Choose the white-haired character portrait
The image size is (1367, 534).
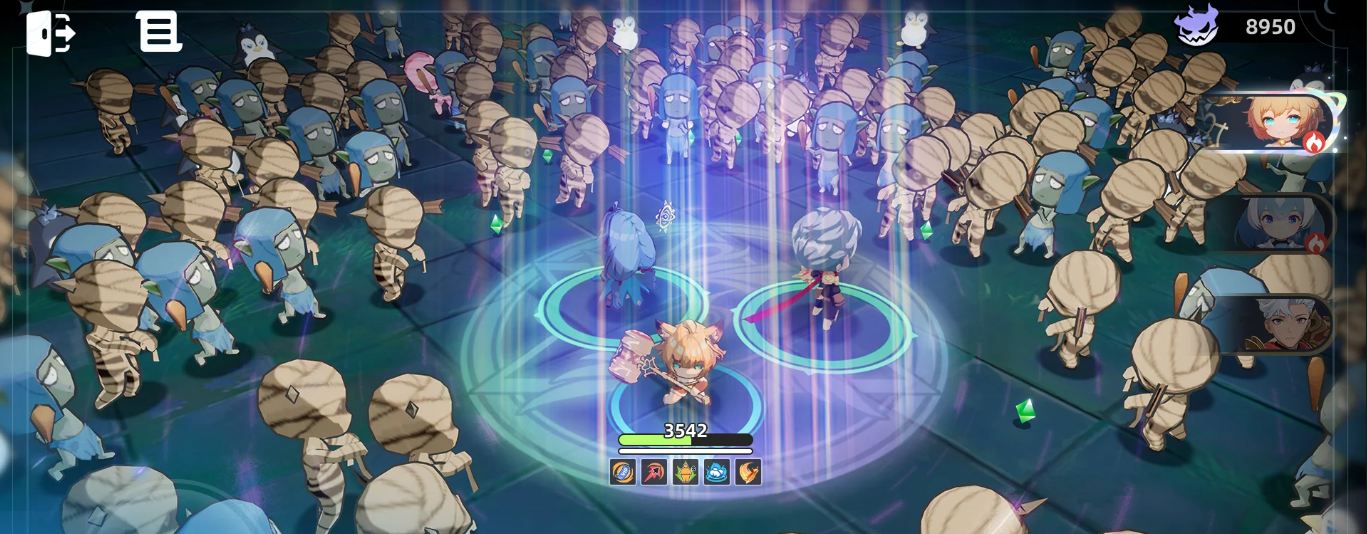coord(1283,324)
